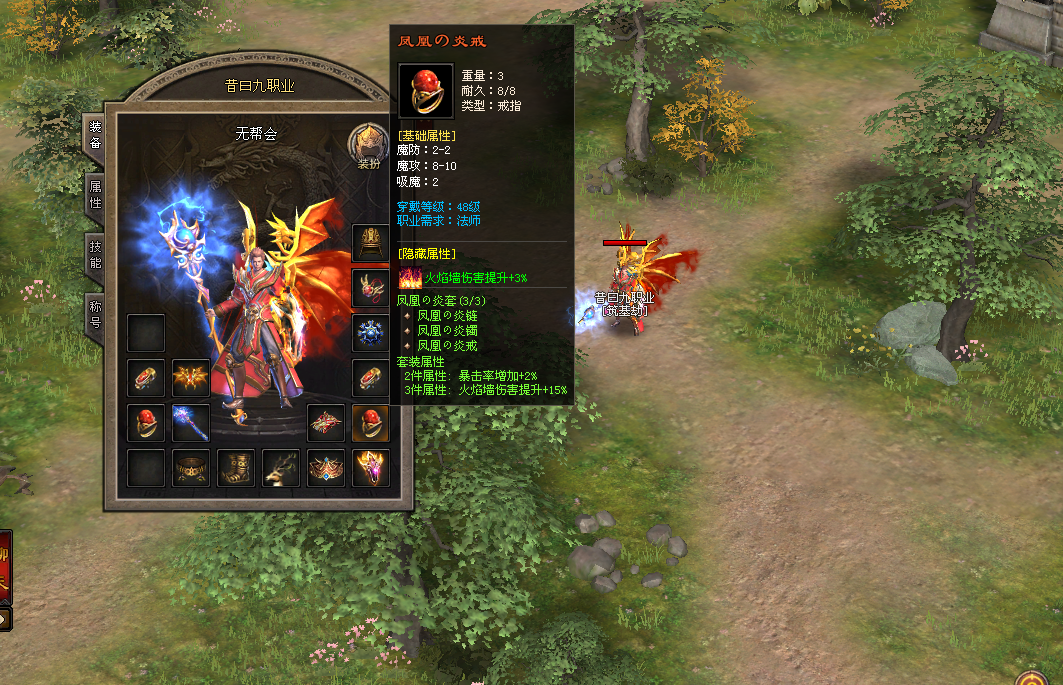Open the 装扮 costume button

pyautogui.click(x=367, y=147)
